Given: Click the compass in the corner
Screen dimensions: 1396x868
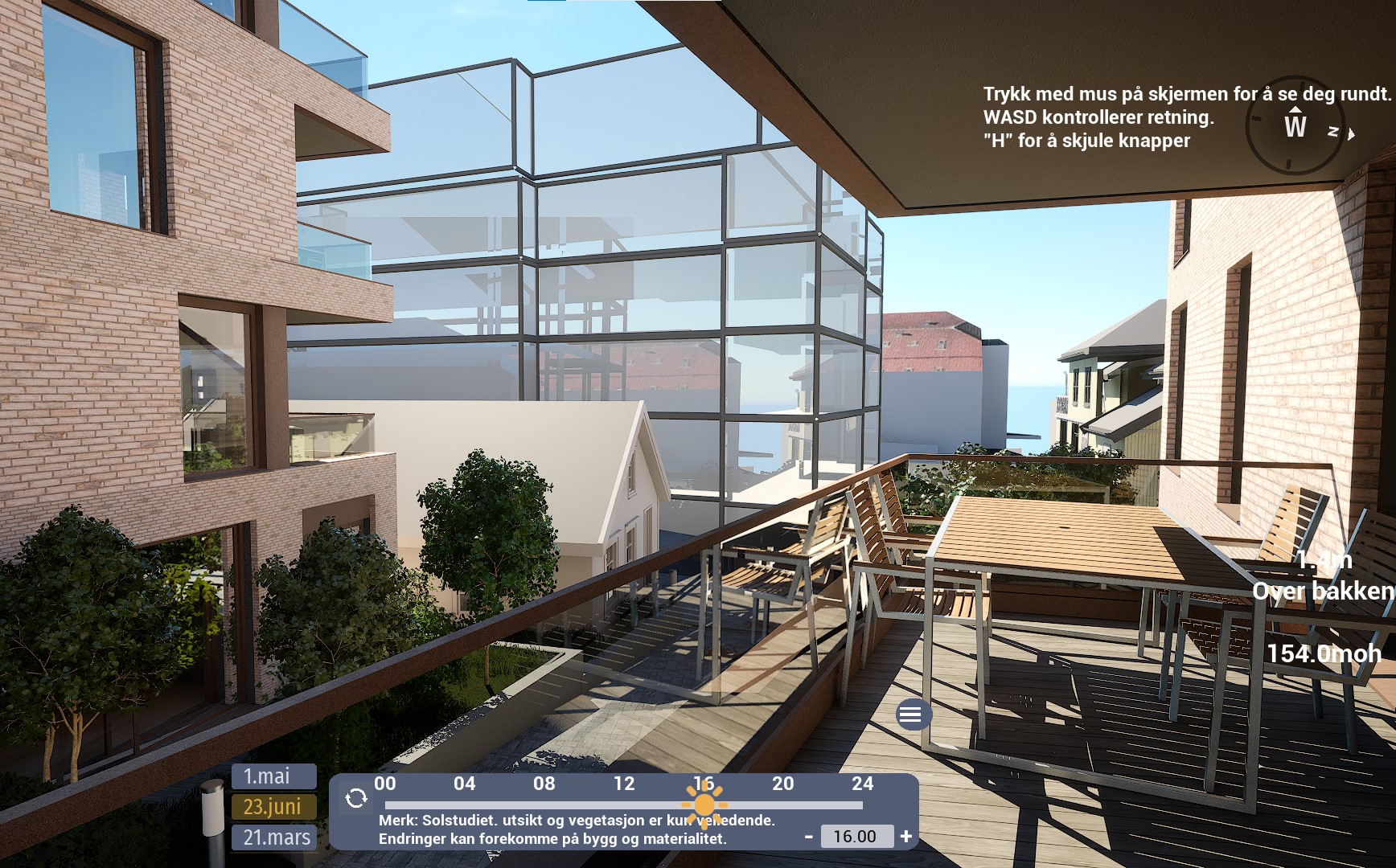Looking at the screenshot, I should coord(1295,127).
